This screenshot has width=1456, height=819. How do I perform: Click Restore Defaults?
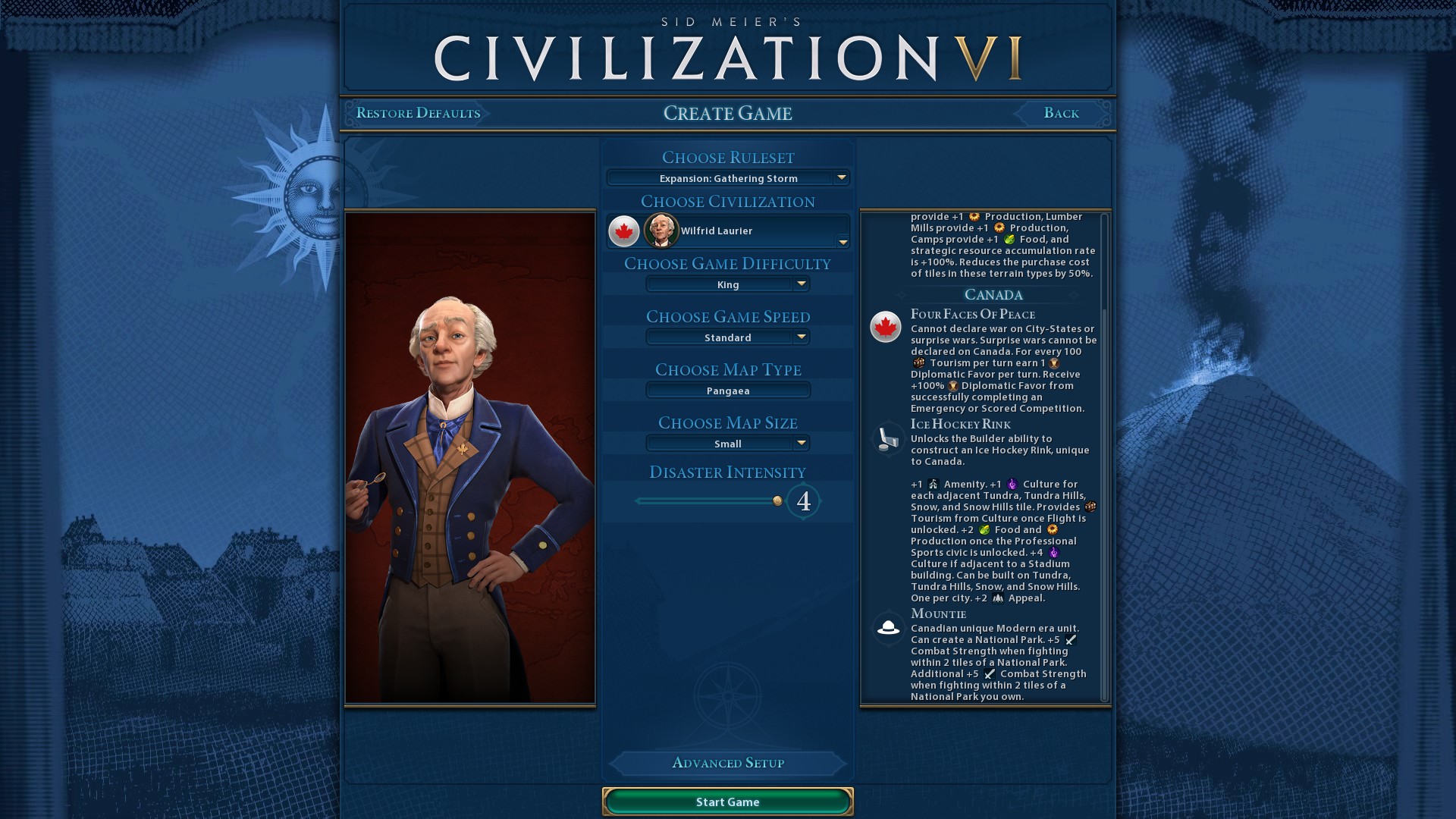tap(418, 113)
